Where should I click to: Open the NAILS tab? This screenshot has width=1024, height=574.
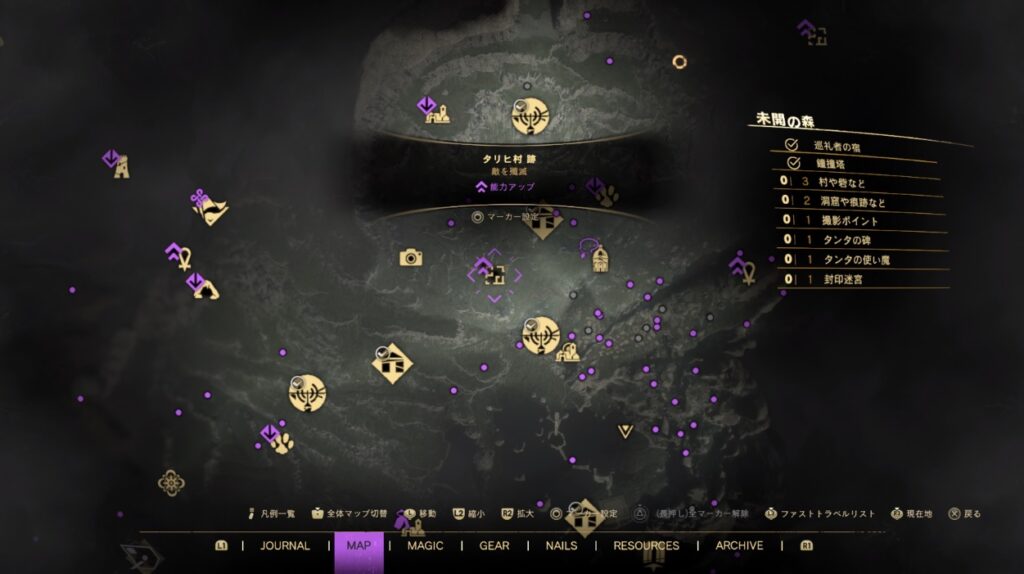tap(562, 546)
